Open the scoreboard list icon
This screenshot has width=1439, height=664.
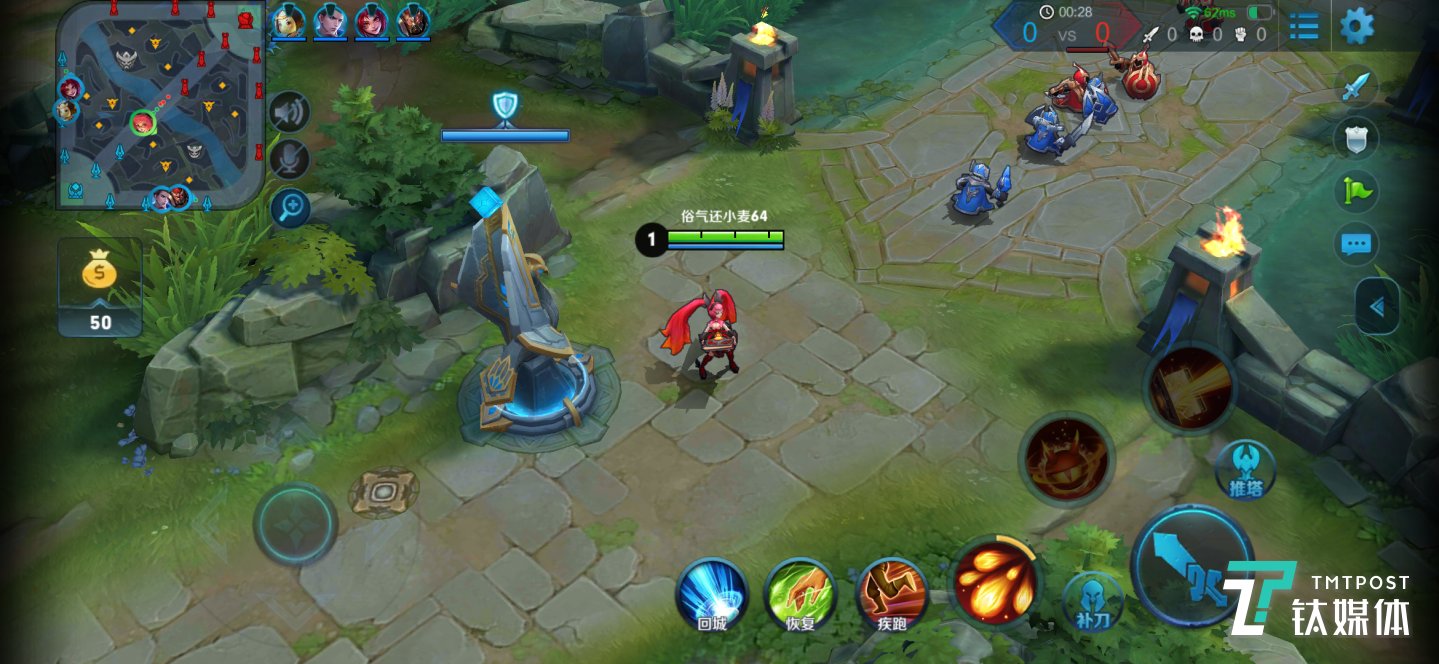tap(1304, 26)
